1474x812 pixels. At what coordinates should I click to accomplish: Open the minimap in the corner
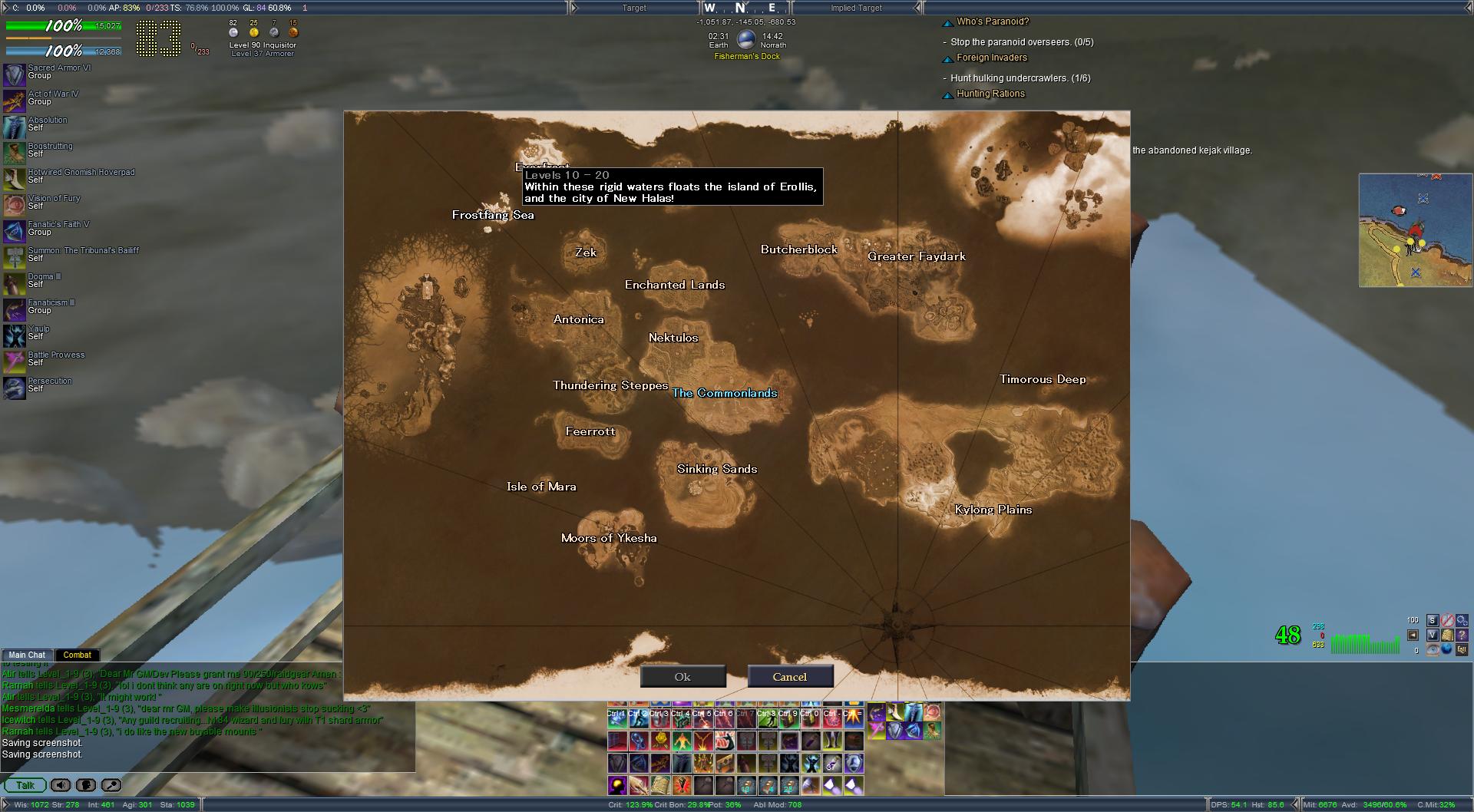1415,230
